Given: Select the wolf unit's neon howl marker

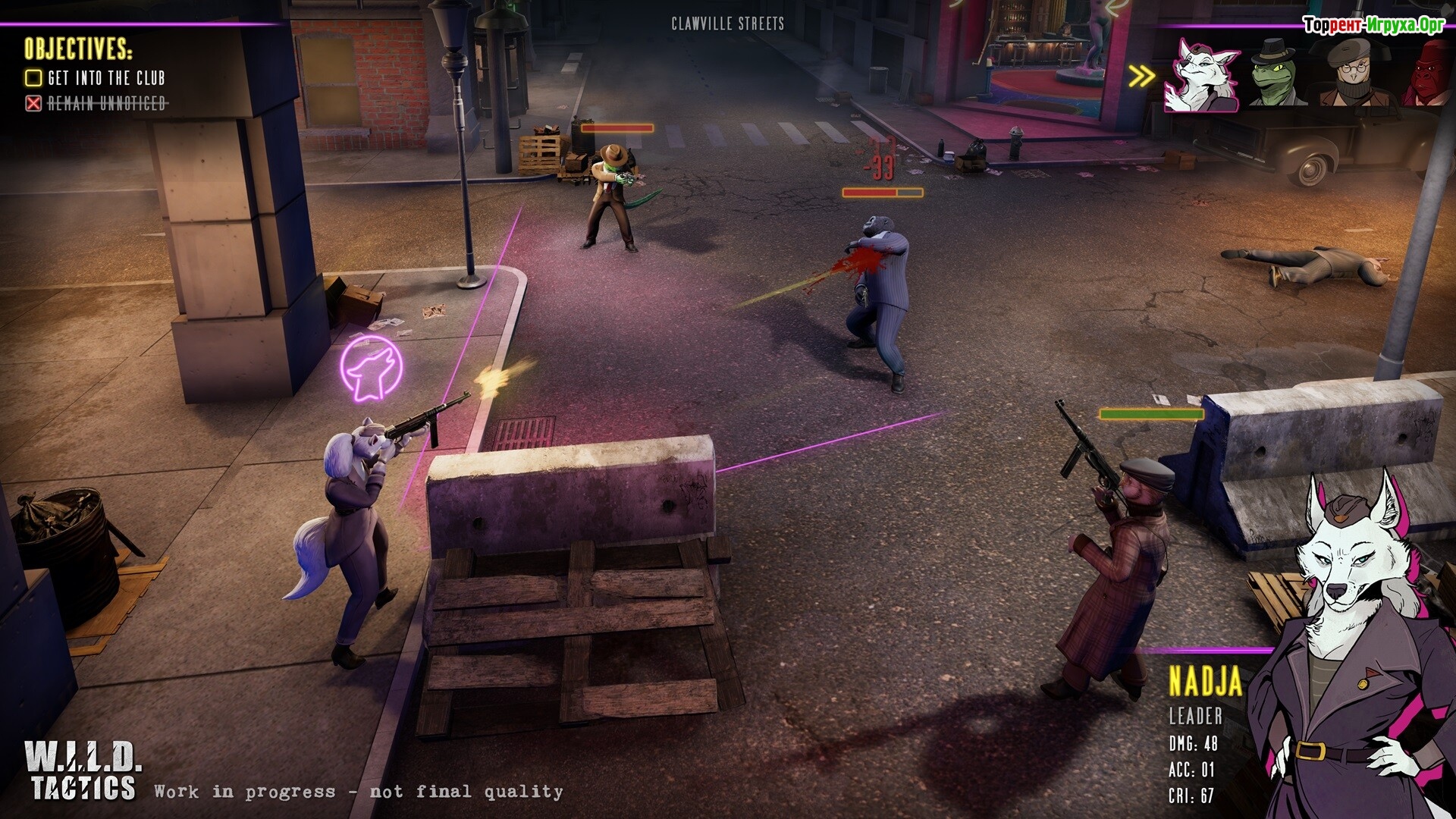Looking at the screenshot, I should coord(371,369).
